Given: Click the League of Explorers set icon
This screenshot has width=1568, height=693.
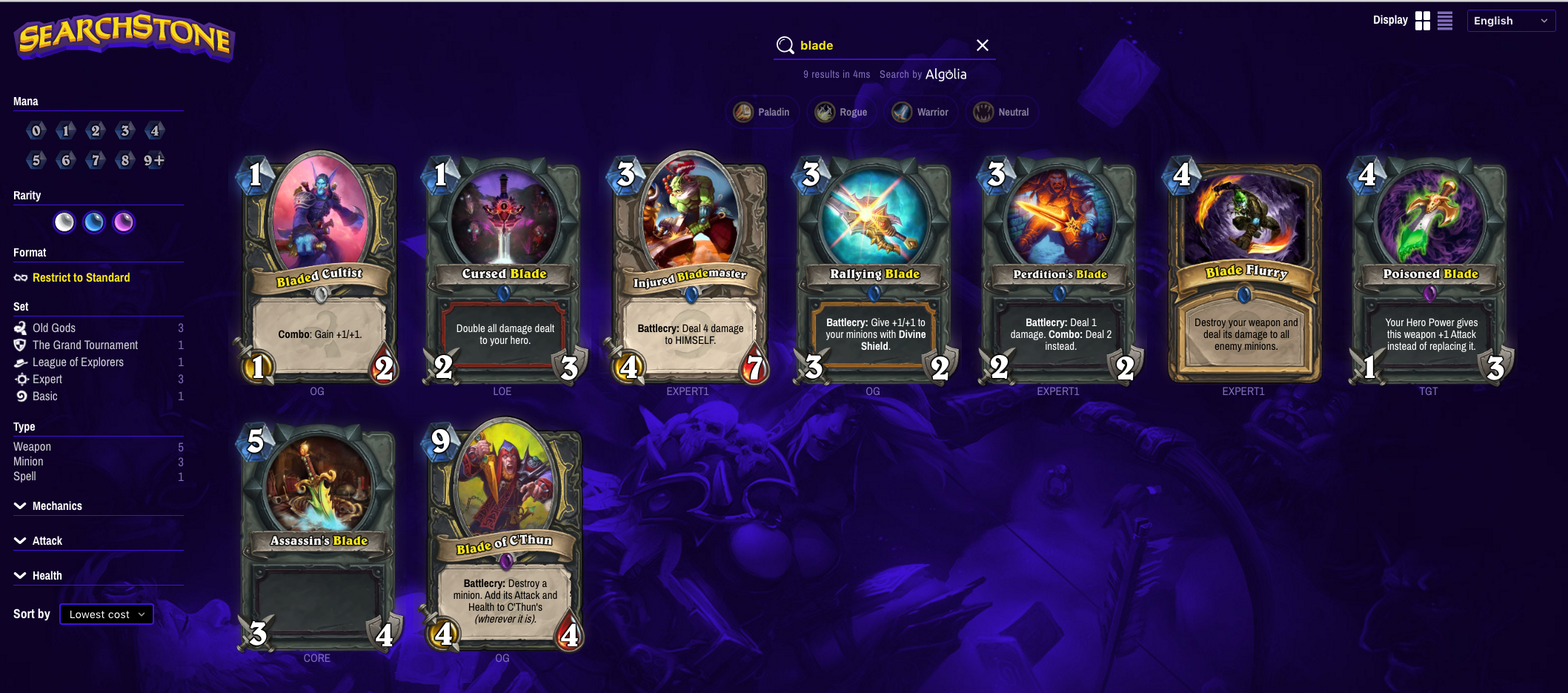Looking at the screenshot, I should tap(20, 362).
